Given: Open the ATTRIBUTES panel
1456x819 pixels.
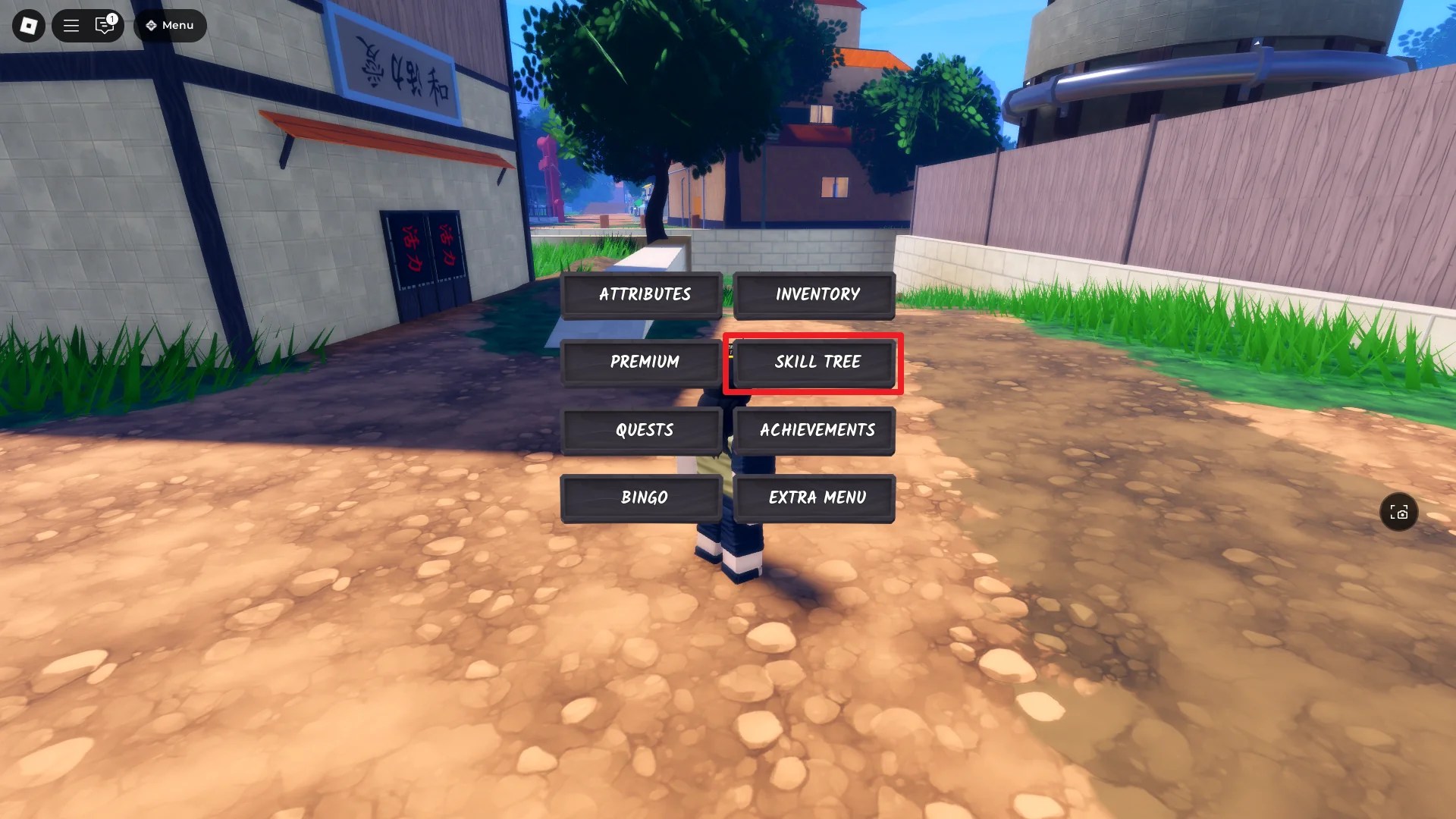Looking at the screenshot, I should pyautogui.click(x=643, y=295).
